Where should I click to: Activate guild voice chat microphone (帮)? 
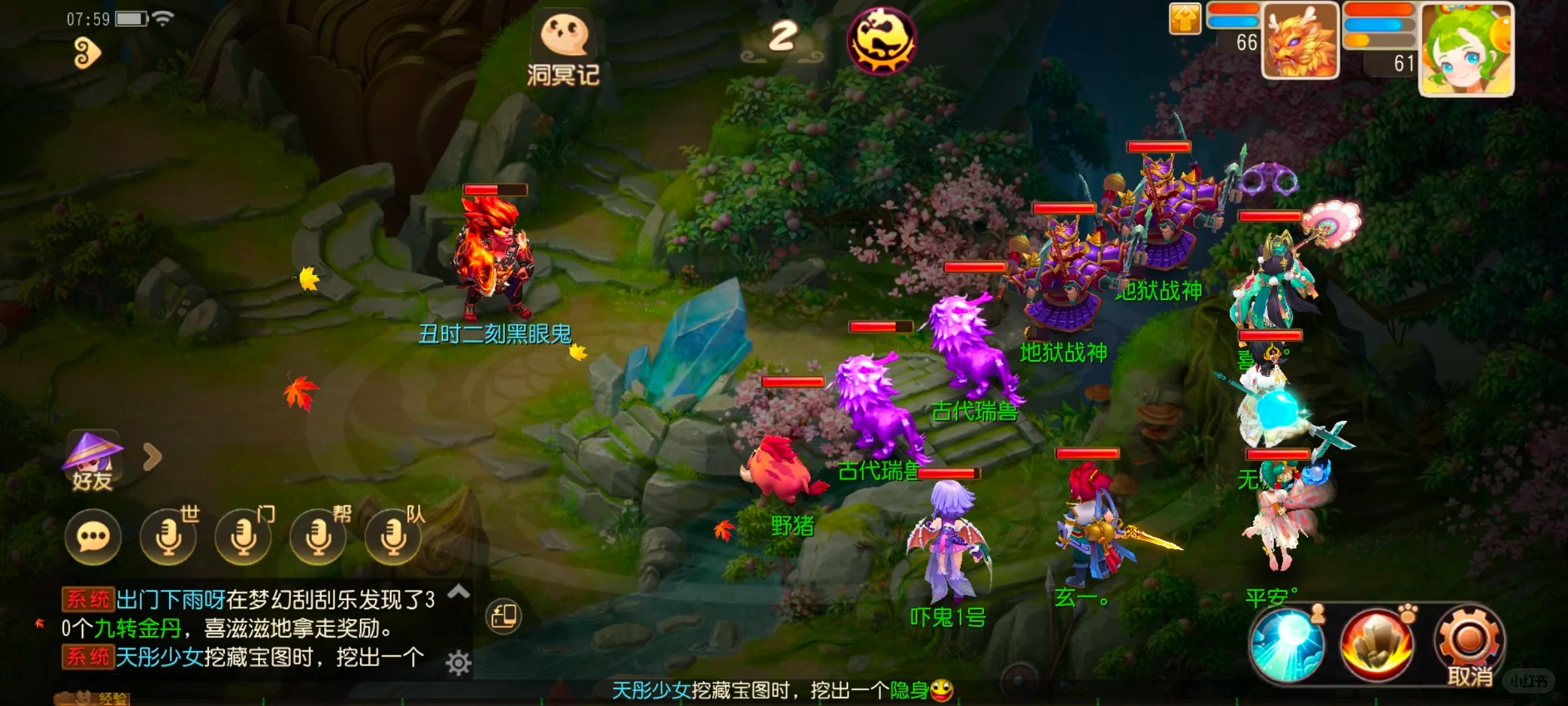[319, 537]
